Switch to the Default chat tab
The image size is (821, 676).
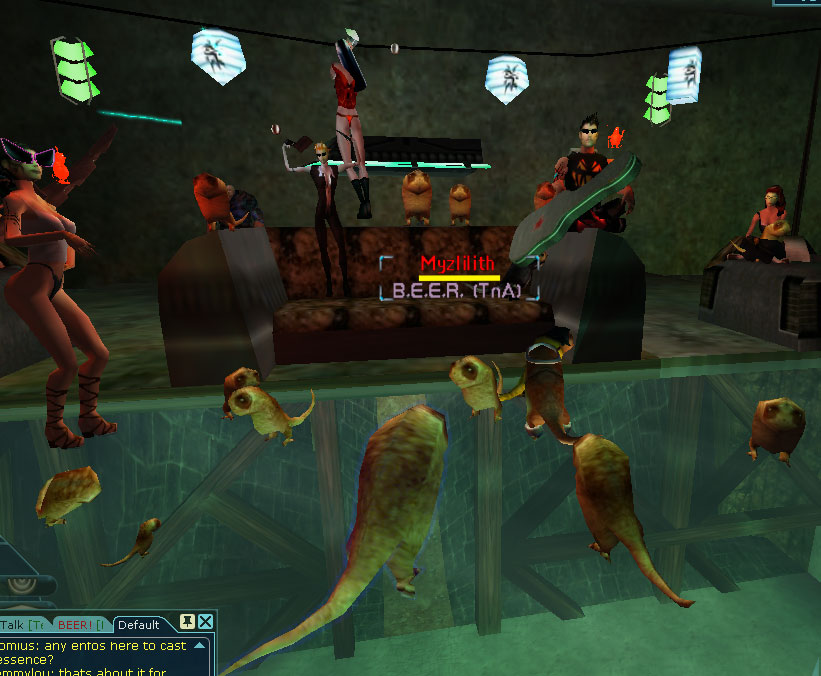(x=138, y=625)
